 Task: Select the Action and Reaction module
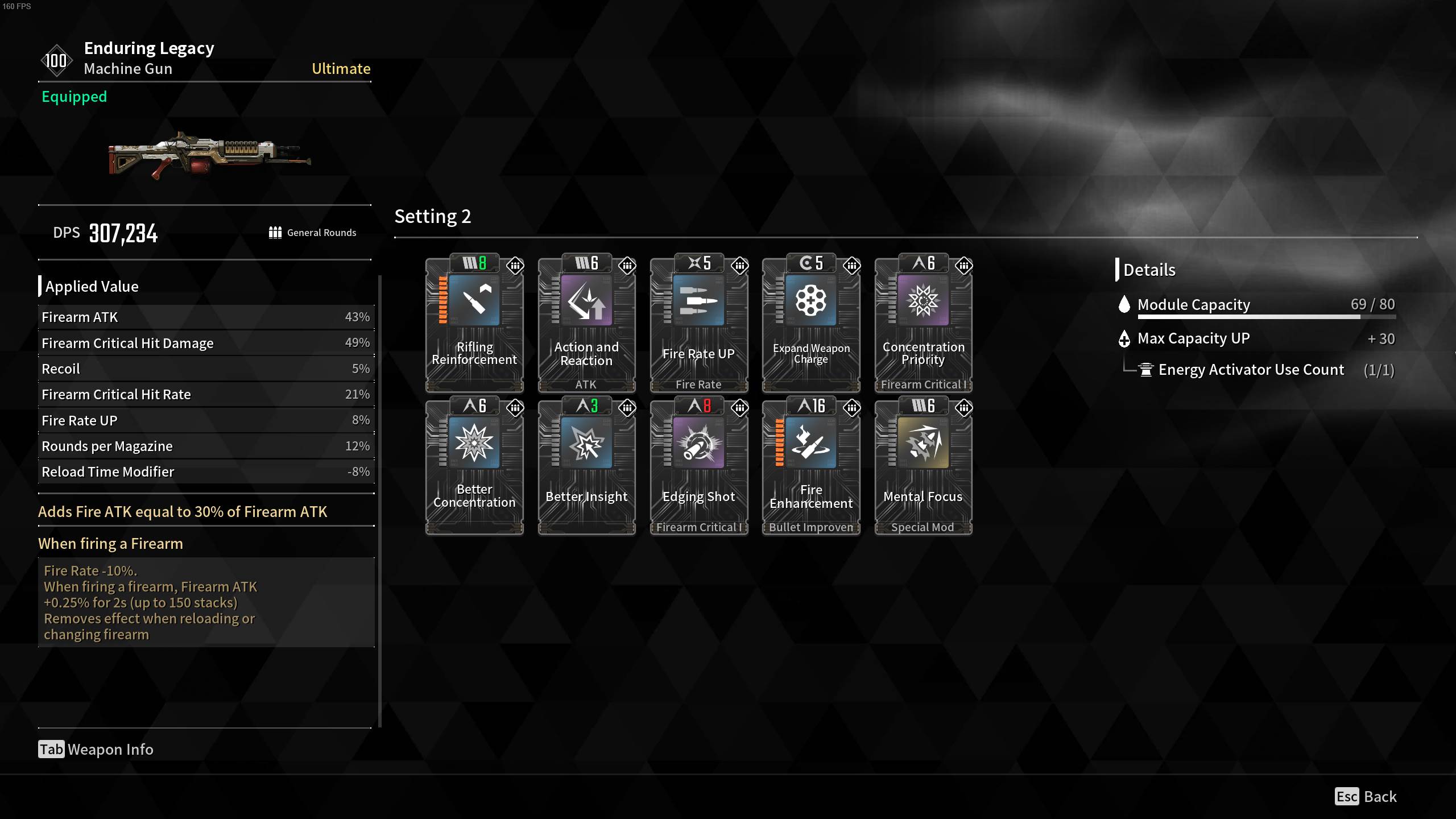[586, 323]
